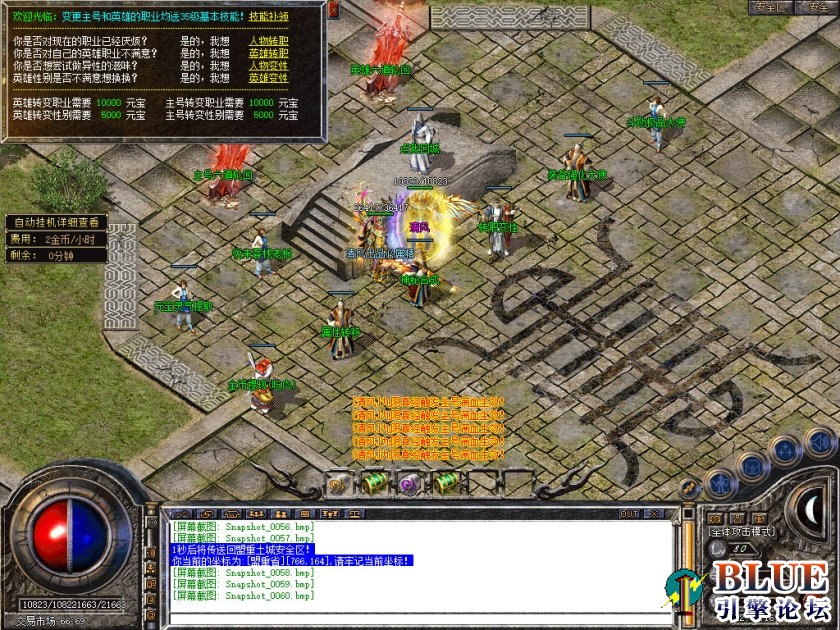Screen dimensions: 840x630
Task: Select the 英雄转职 hero class change option
Action: [268, 54]
